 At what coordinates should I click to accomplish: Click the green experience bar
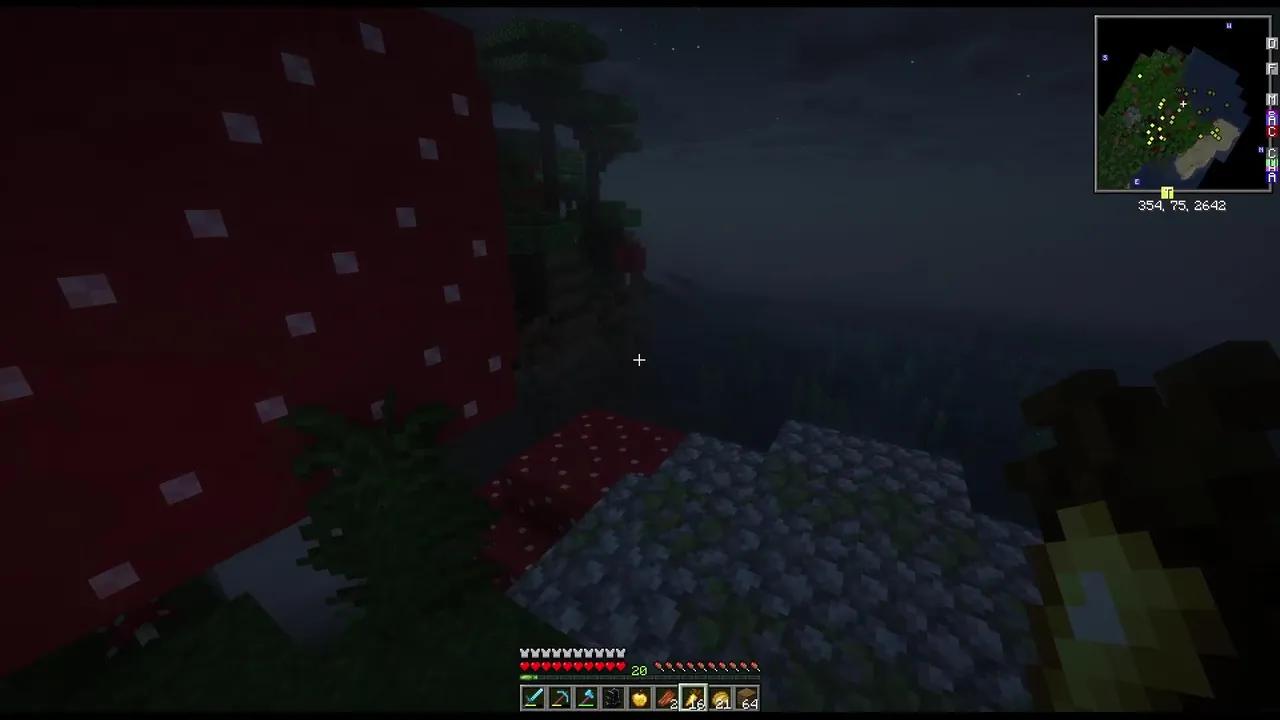[x=527, y=675]
